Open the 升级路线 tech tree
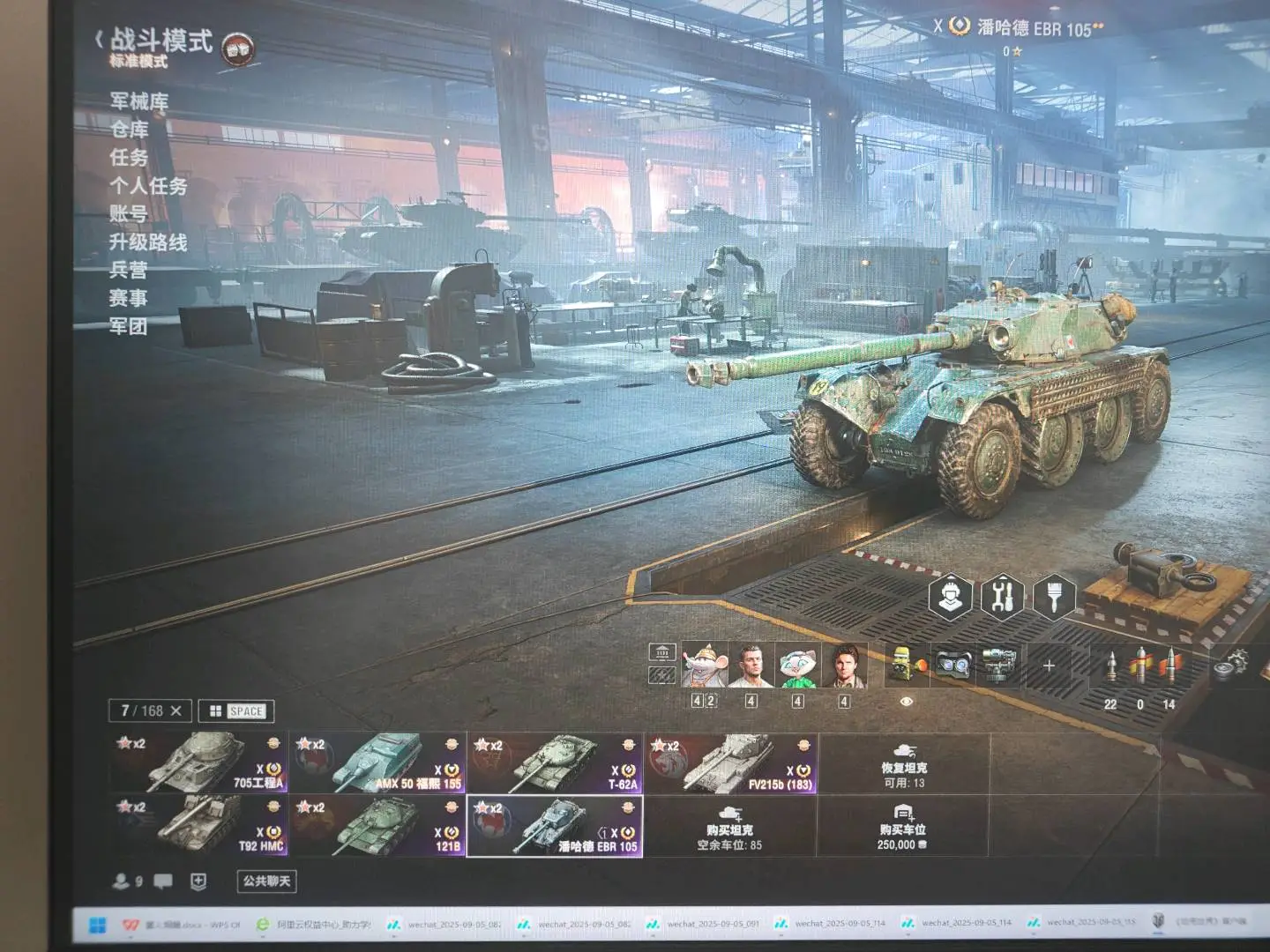The height and width of the screenshot is (952, 1270). tap(148, 242)
